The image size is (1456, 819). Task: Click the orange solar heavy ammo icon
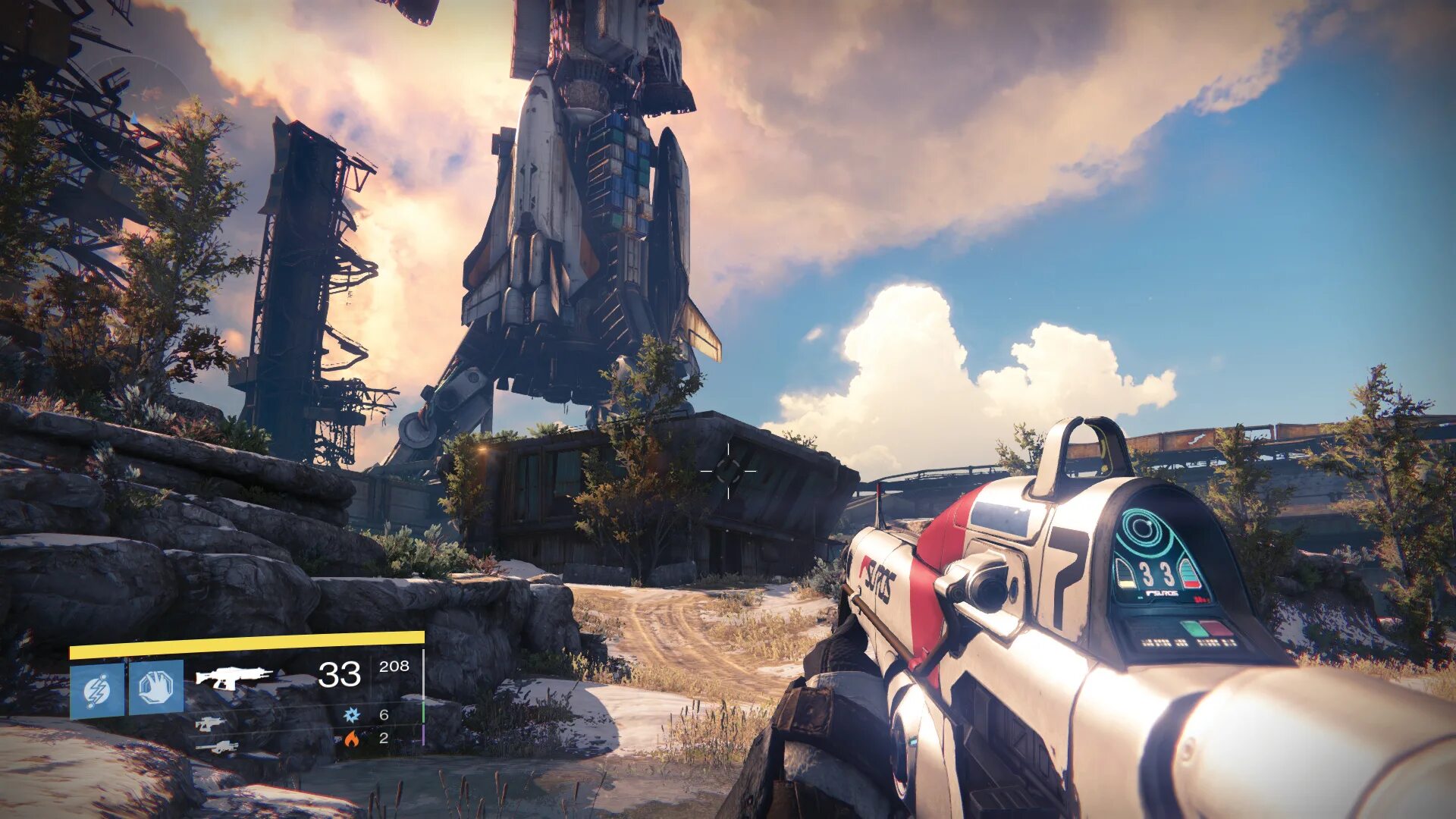[x=351, y=738]
